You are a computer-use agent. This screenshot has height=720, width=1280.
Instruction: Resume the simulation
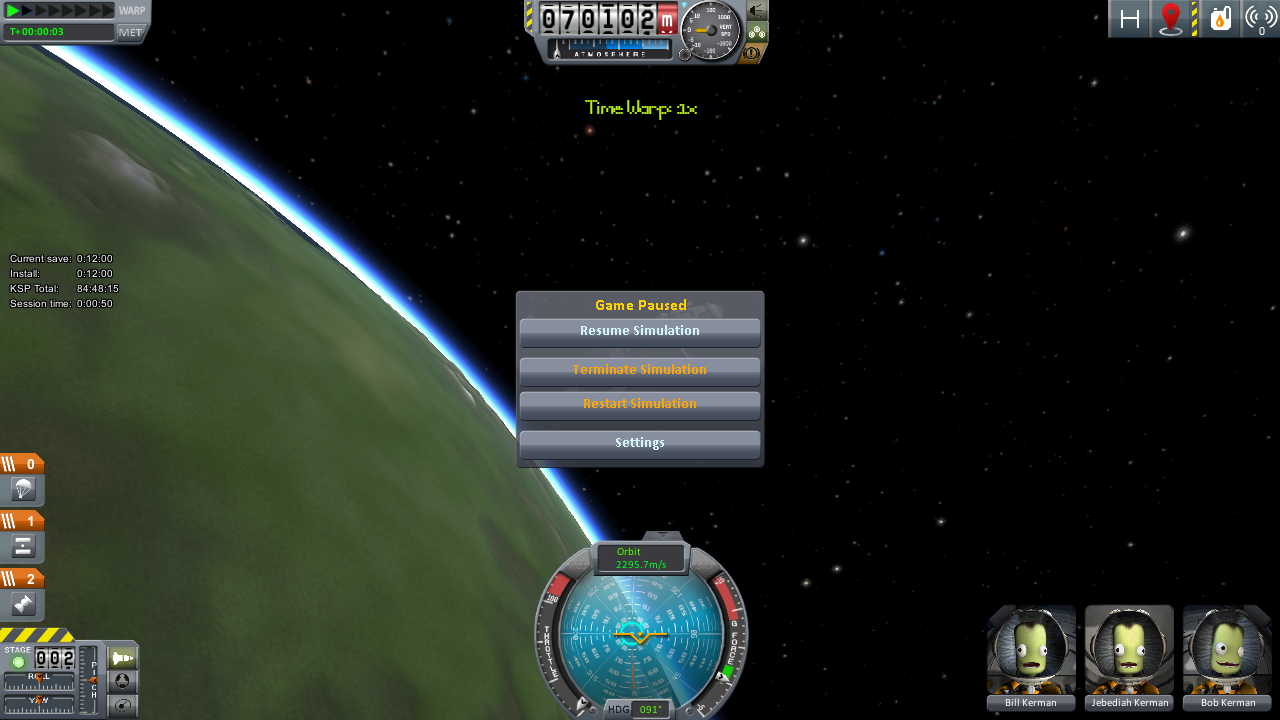(x=640, y=331)
